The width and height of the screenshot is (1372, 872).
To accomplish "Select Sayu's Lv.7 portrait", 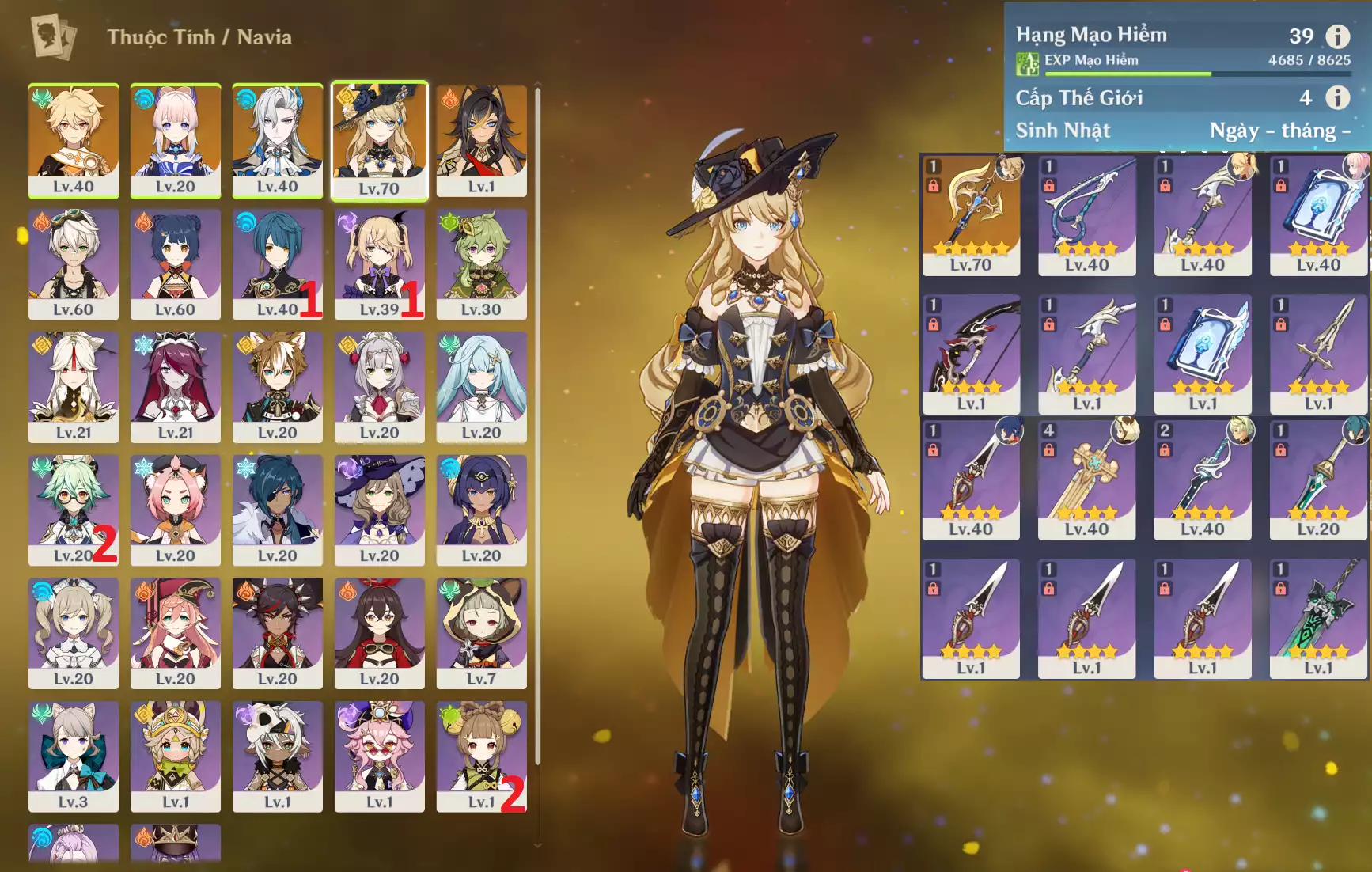I will tap(481, 632).
